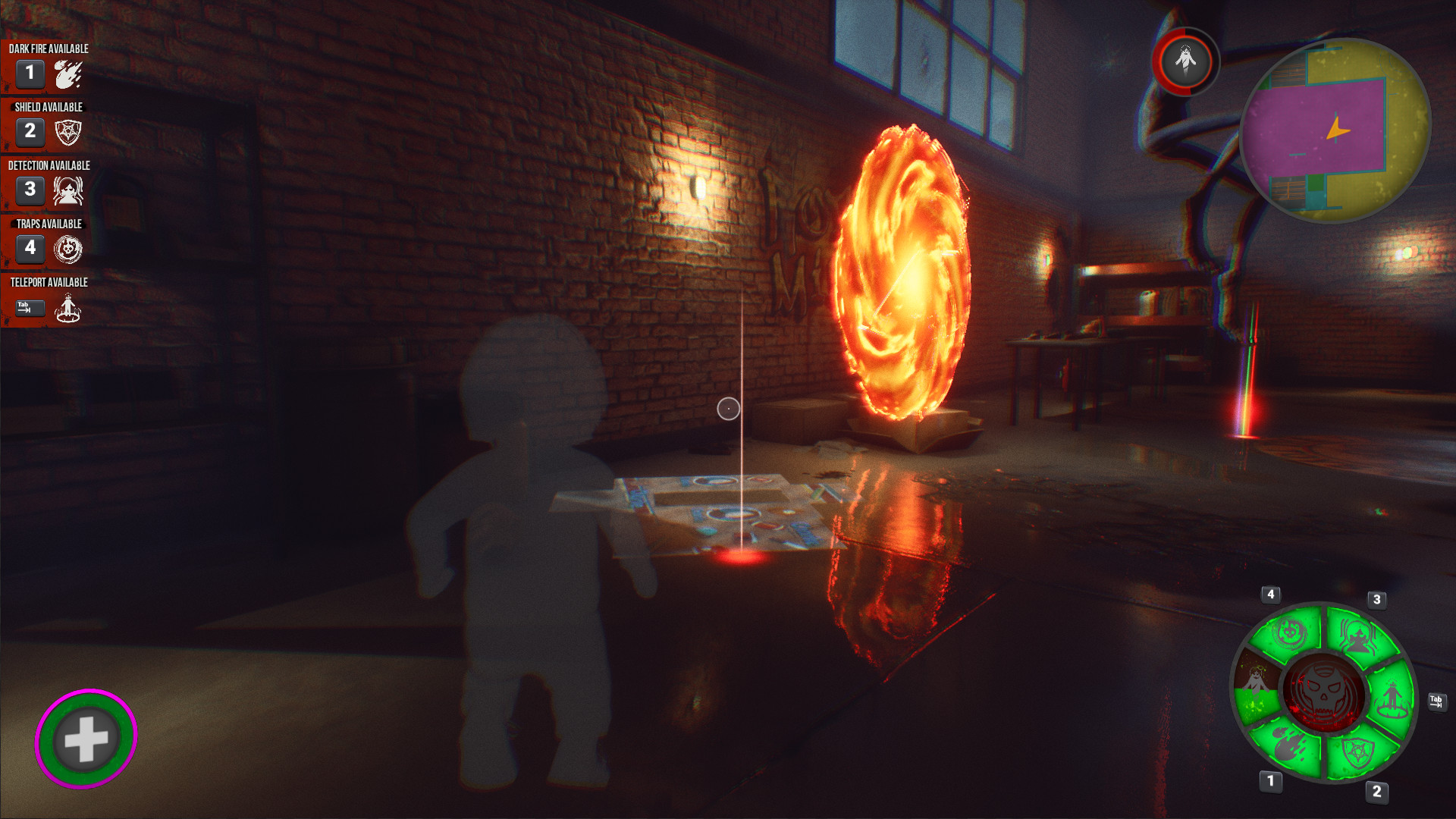Click the number 4 keybind label above the wheel
This screenshot has width=1456, height=819.
(x=1271, y=594)
